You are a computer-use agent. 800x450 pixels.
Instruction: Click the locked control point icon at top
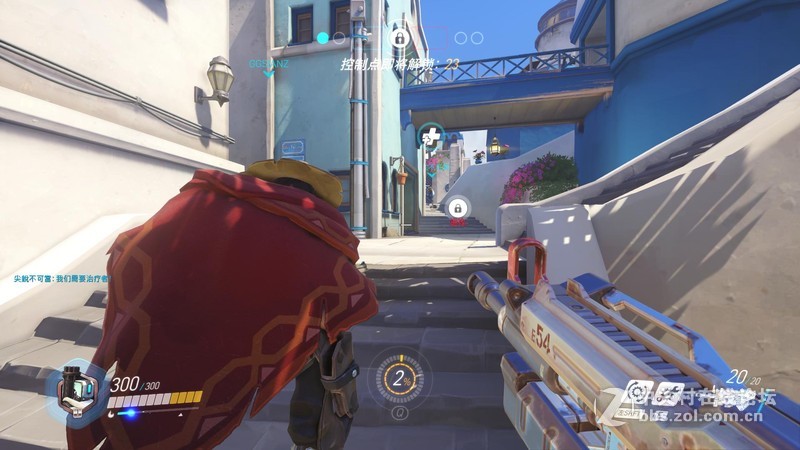click(x=399, y=38)
